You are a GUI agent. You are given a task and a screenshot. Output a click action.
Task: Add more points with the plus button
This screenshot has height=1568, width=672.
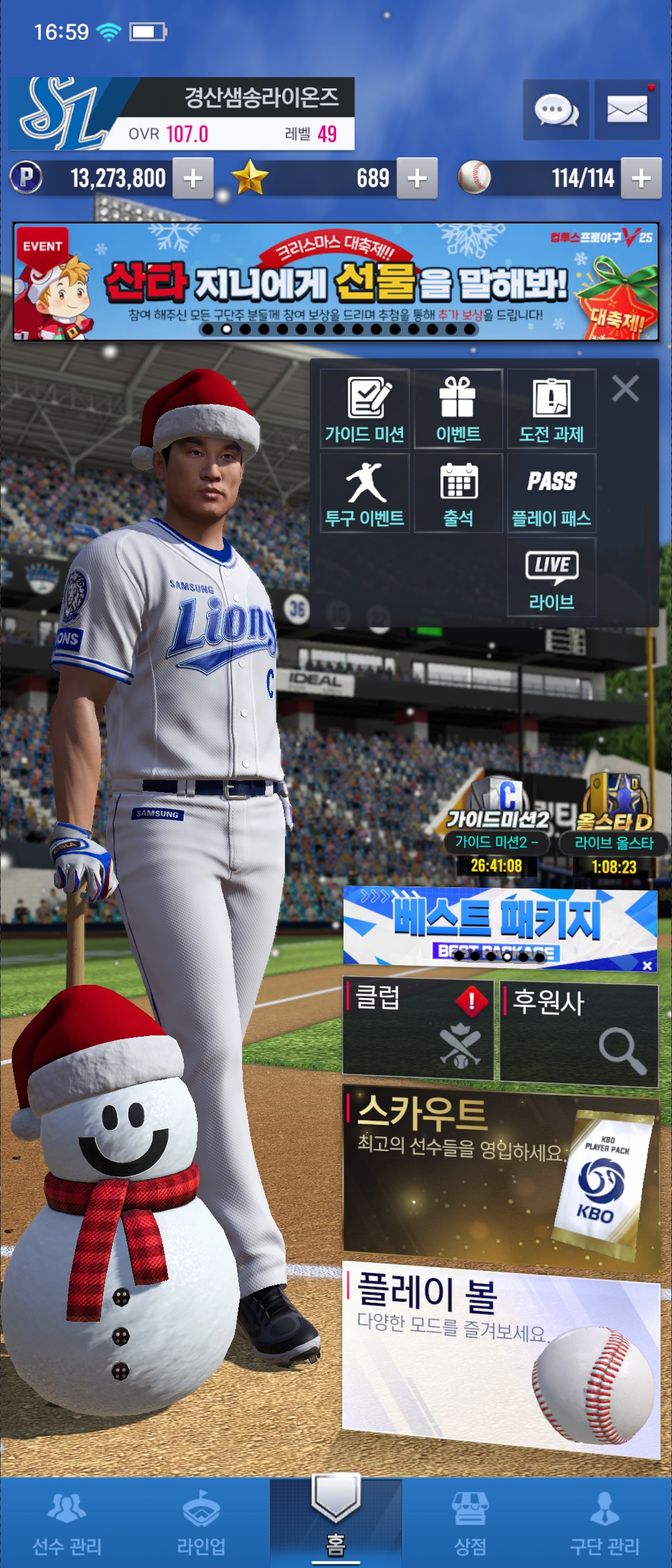pyautogui.click(x=193, y=179)
